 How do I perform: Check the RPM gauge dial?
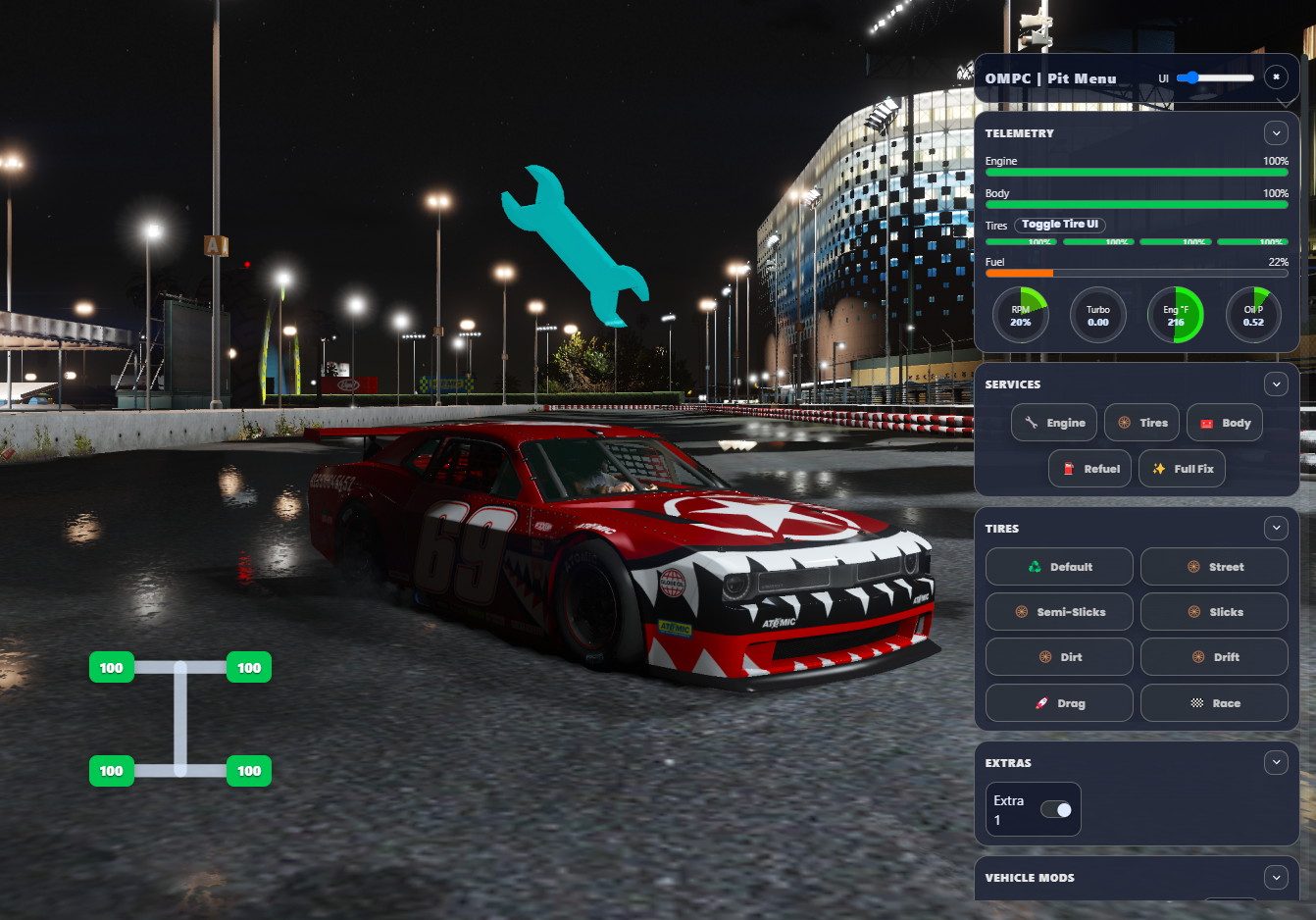[1020, 314]
